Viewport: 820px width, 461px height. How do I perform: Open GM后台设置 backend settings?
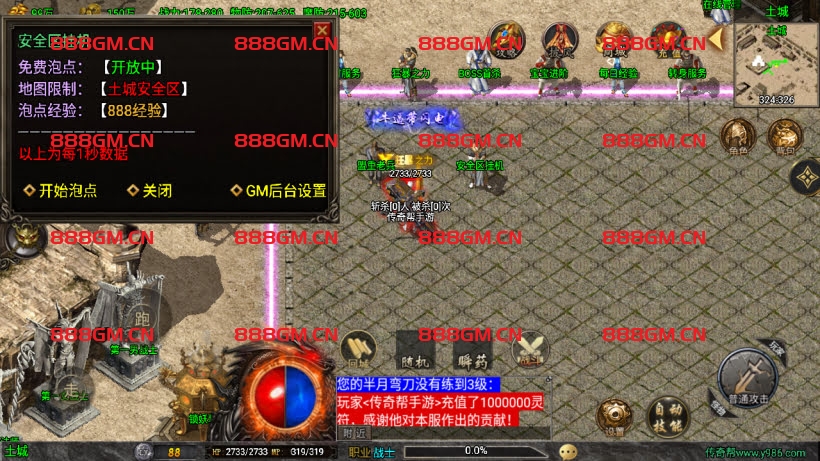click(x=279, y=191)
